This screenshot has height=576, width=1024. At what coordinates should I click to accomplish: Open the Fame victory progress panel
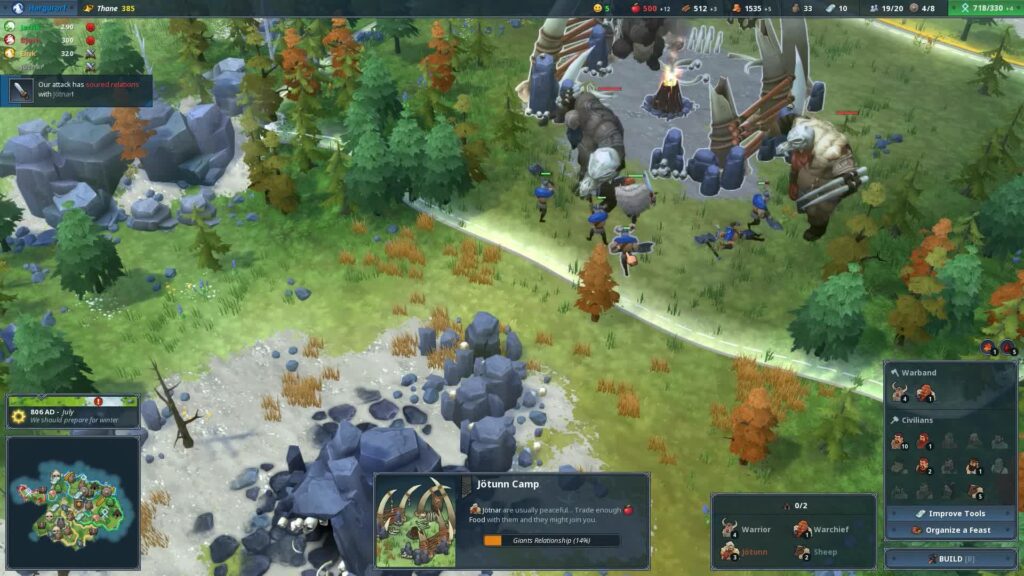point(987,8)
